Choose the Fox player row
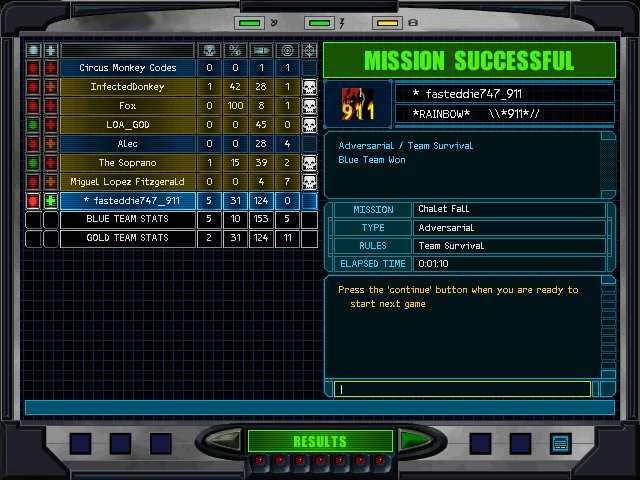 (x=127, y=106)
